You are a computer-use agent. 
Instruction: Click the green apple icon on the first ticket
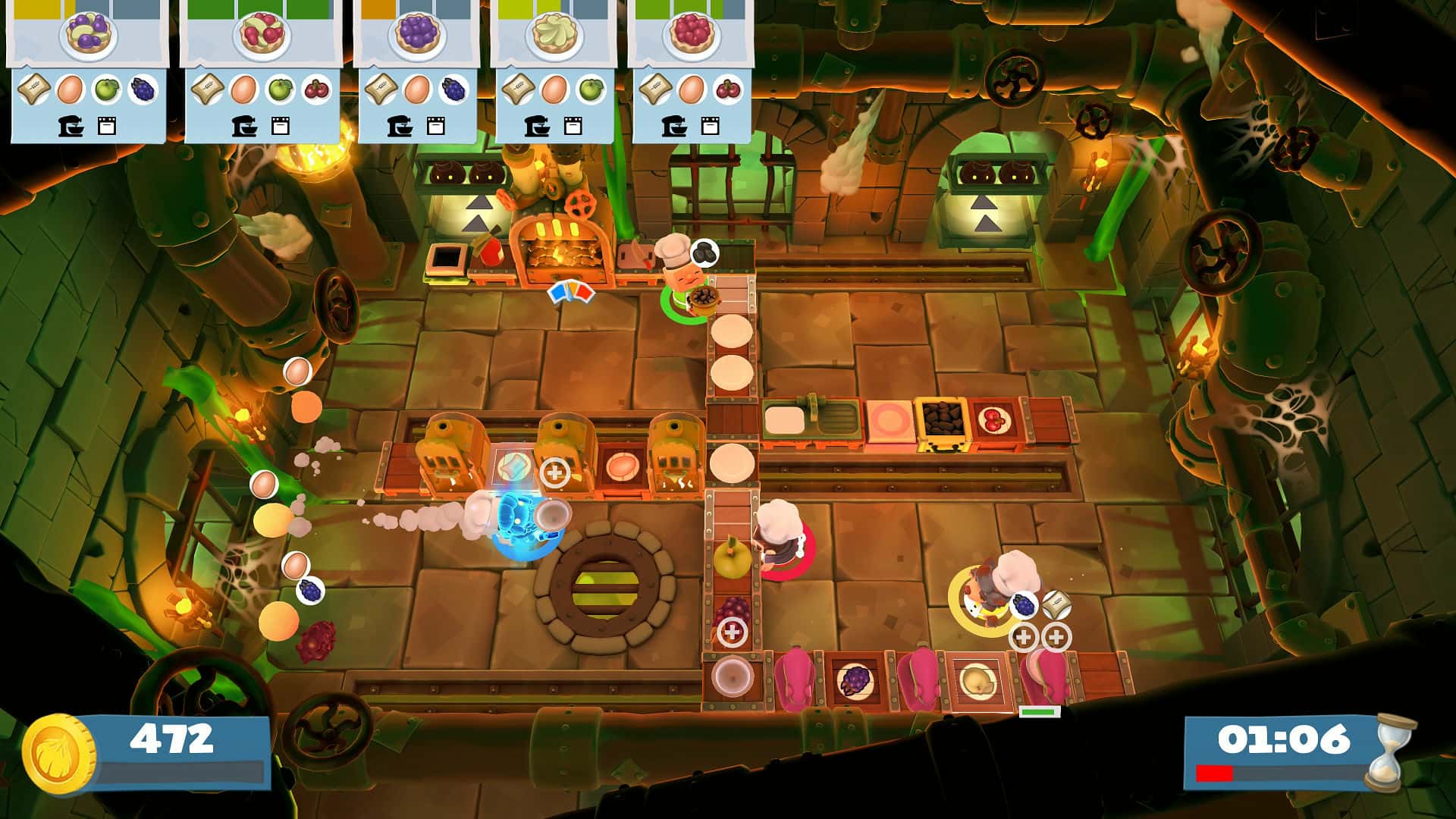pyautogui.click(x=107, y=89)
